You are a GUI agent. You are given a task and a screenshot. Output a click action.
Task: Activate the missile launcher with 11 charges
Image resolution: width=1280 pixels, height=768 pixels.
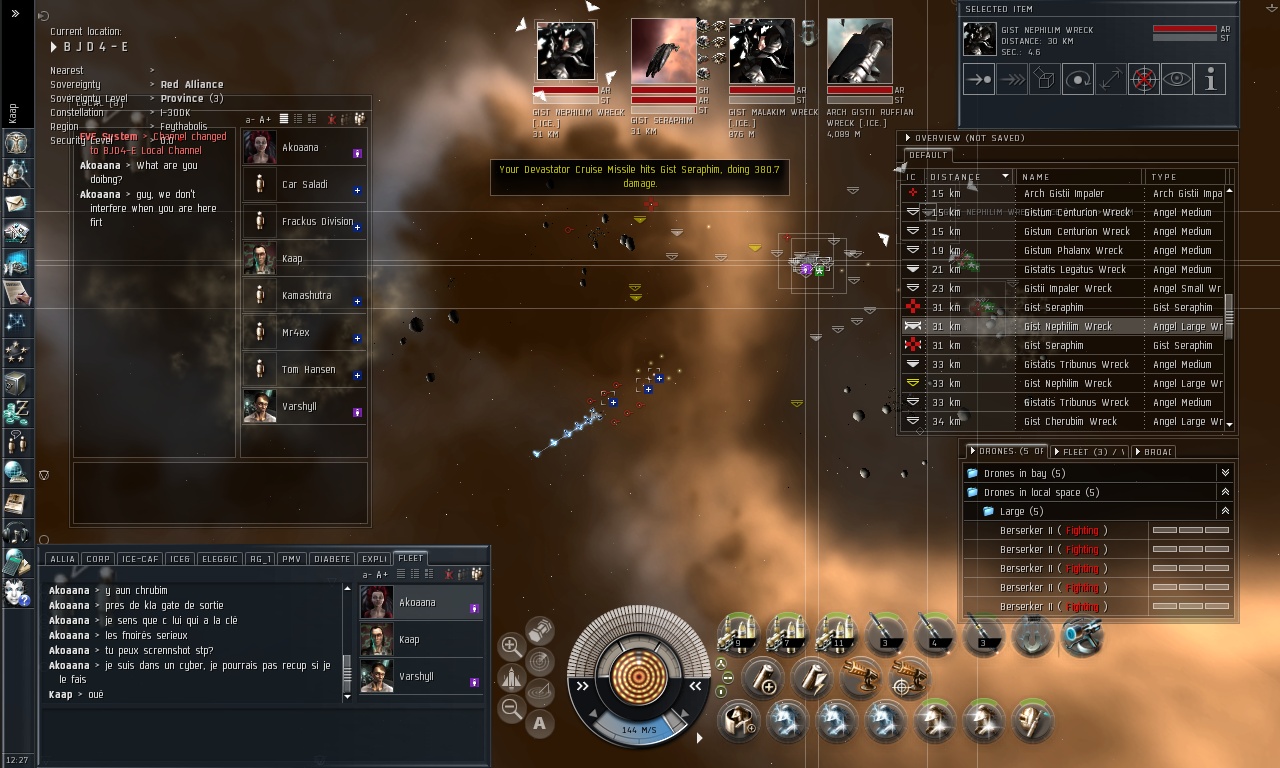835,634
